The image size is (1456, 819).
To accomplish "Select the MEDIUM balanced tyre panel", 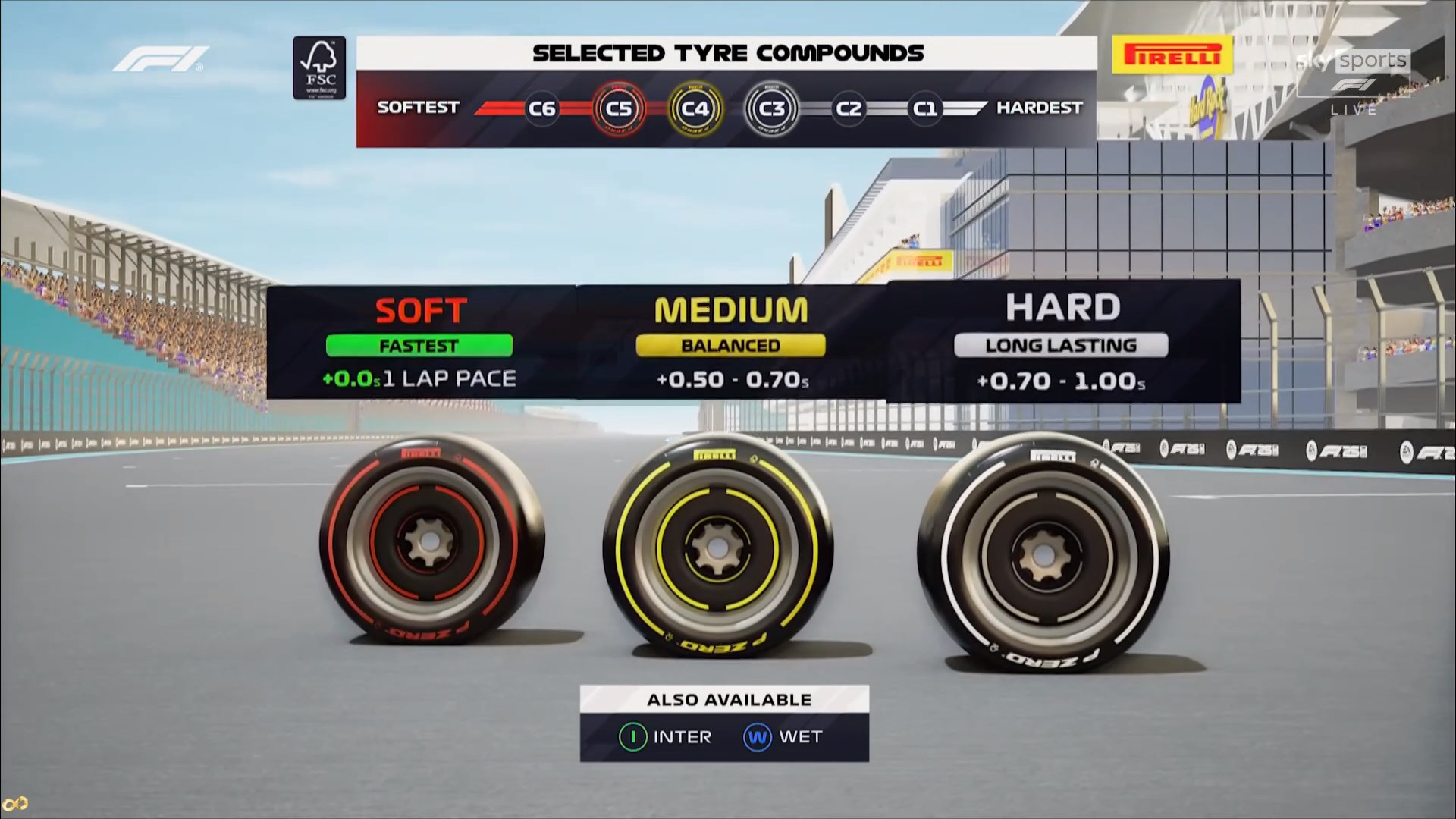I will [731, 342].
